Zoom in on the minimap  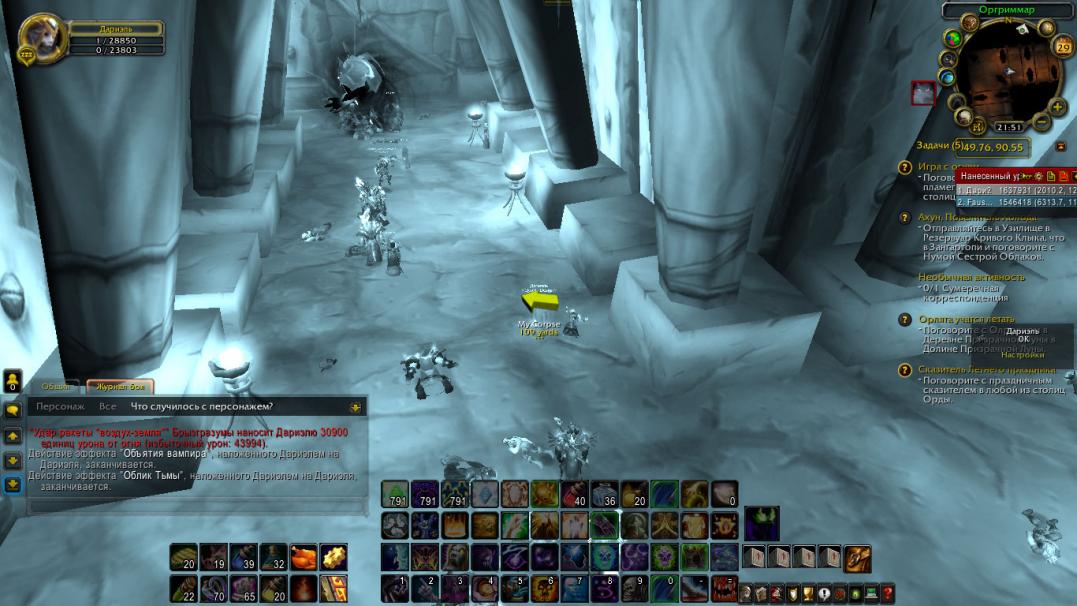(1058, 107)
